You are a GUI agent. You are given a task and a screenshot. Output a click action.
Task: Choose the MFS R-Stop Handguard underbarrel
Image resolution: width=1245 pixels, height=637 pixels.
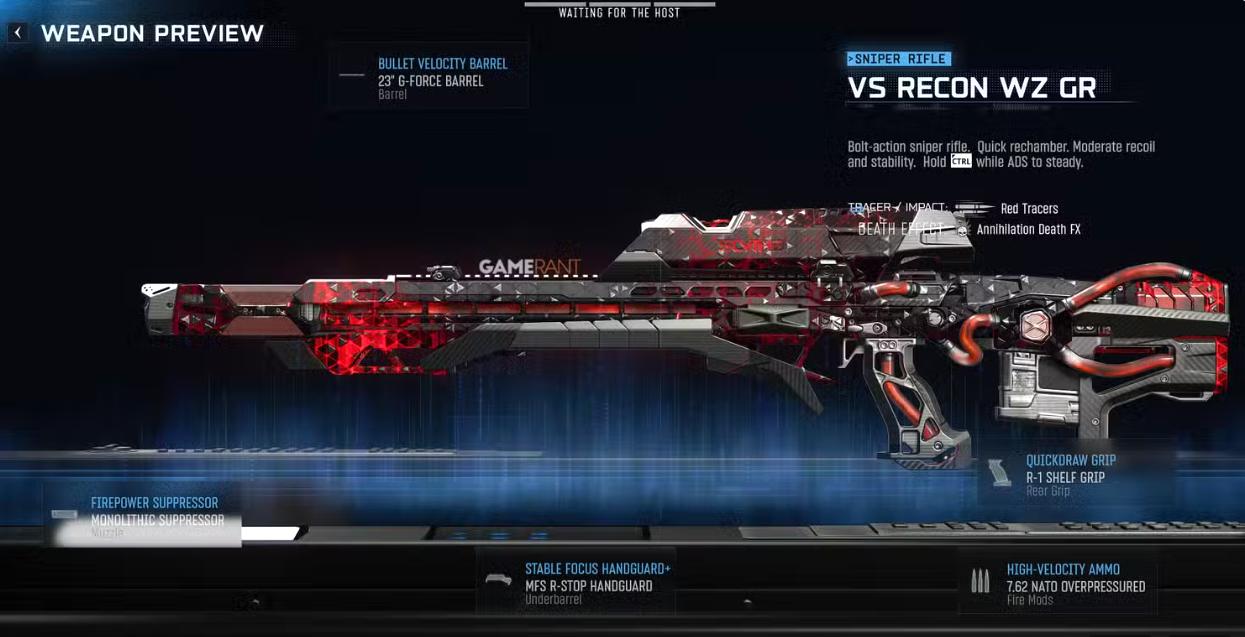577,584
